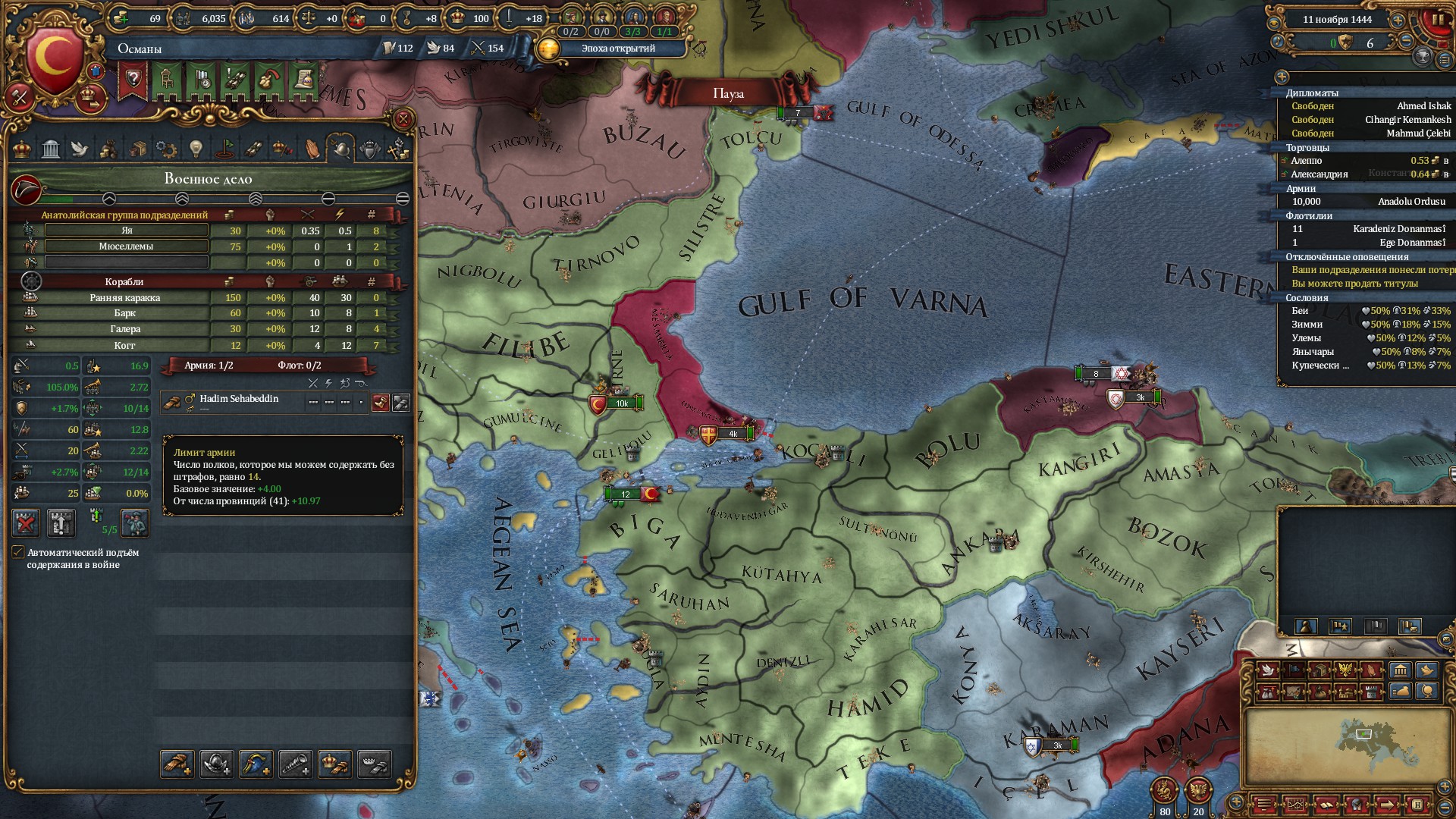Open the Religion tab with praying hands
The image size is (1456, 819).
(x=312, y=149)
